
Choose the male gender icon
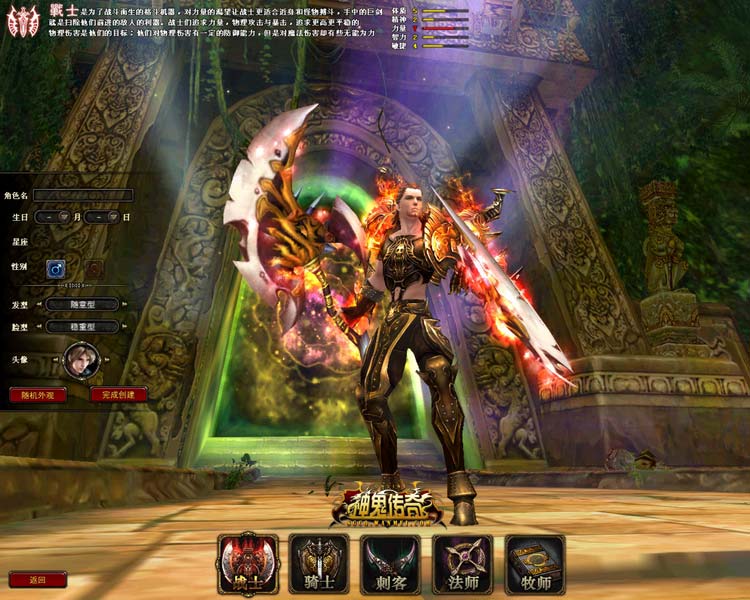pos(57,268)
